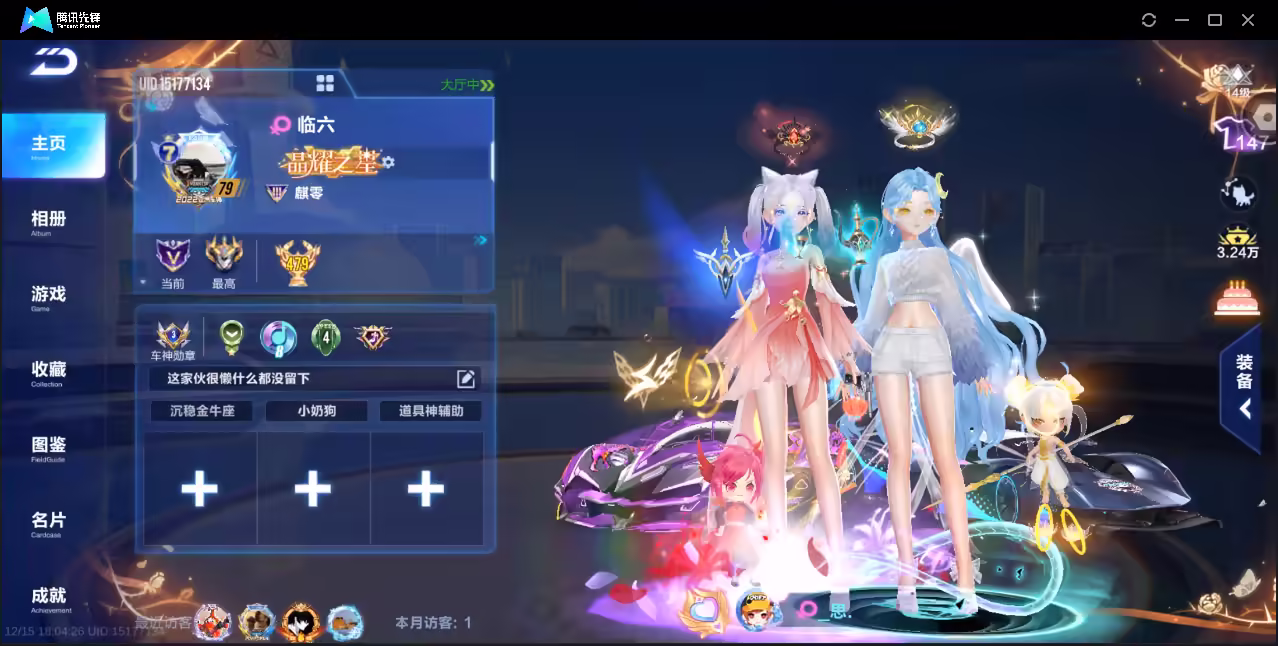1278x646 pixels.
Task: Open the crown popularity icon showing 3.24万
Action: pyautogui.click(x=1237, y=241)
